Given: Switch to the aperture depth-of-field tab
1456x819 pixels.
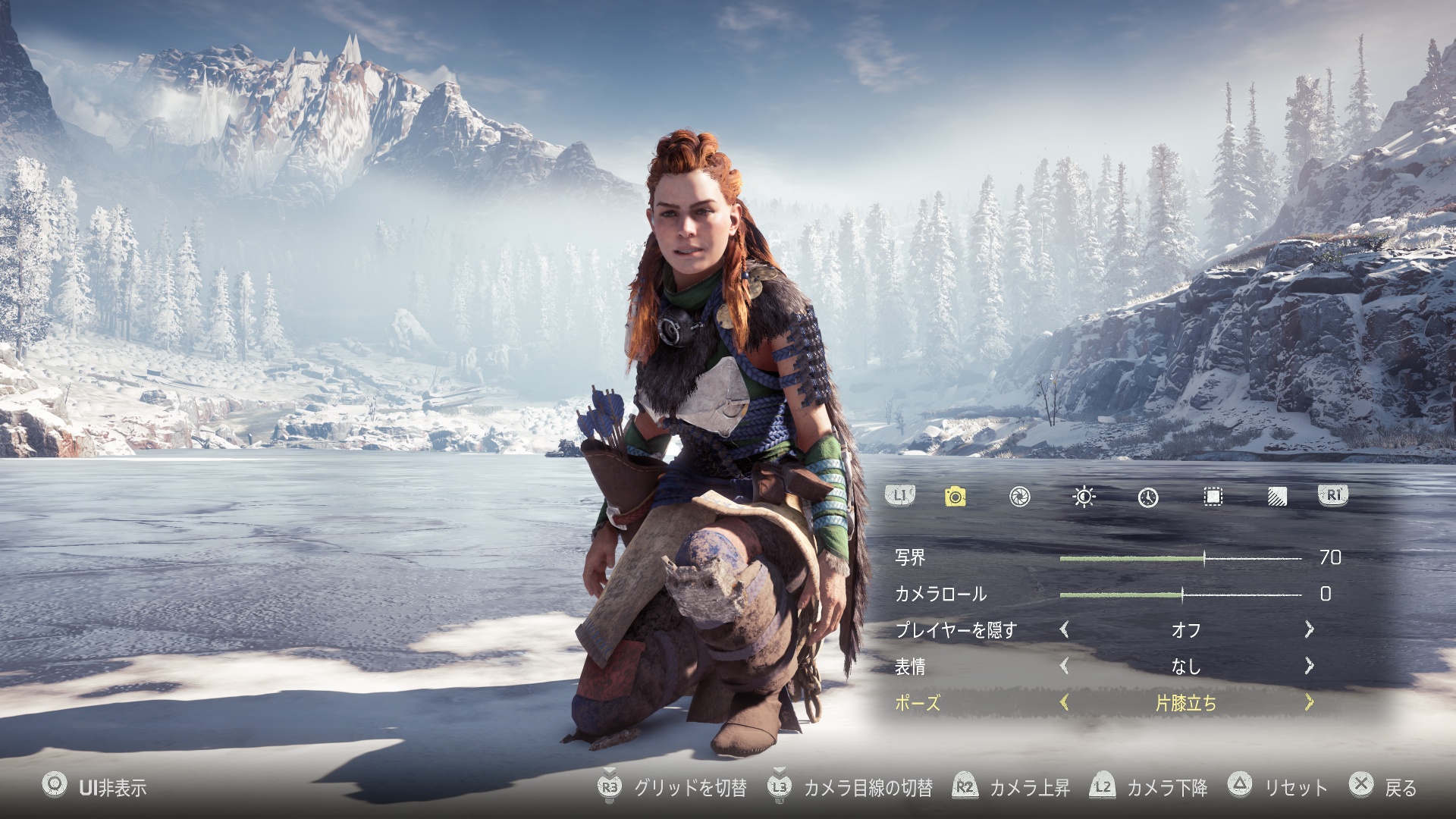Looking at the screenshot, I should pyautogui.click(x=1020, y=497).
